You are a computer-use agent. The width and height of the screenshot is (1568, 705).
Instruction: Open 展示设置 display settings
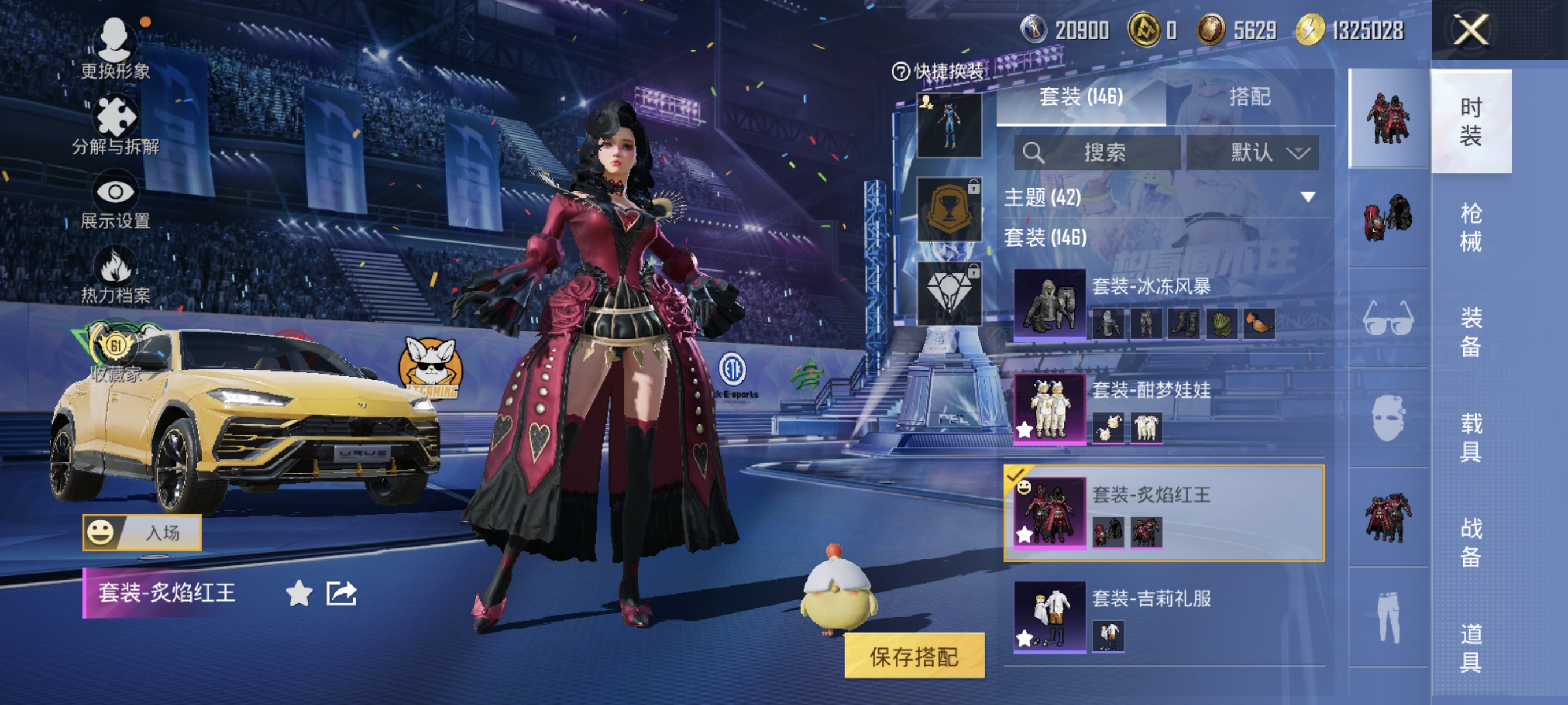[x=115, y=203]
